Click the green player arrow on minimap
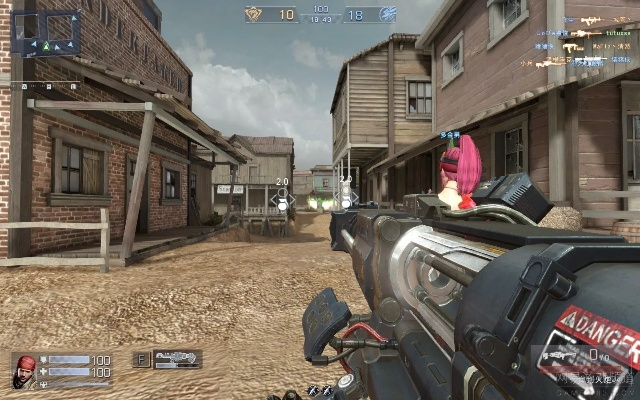640x400 pixels. click(46, 46)
